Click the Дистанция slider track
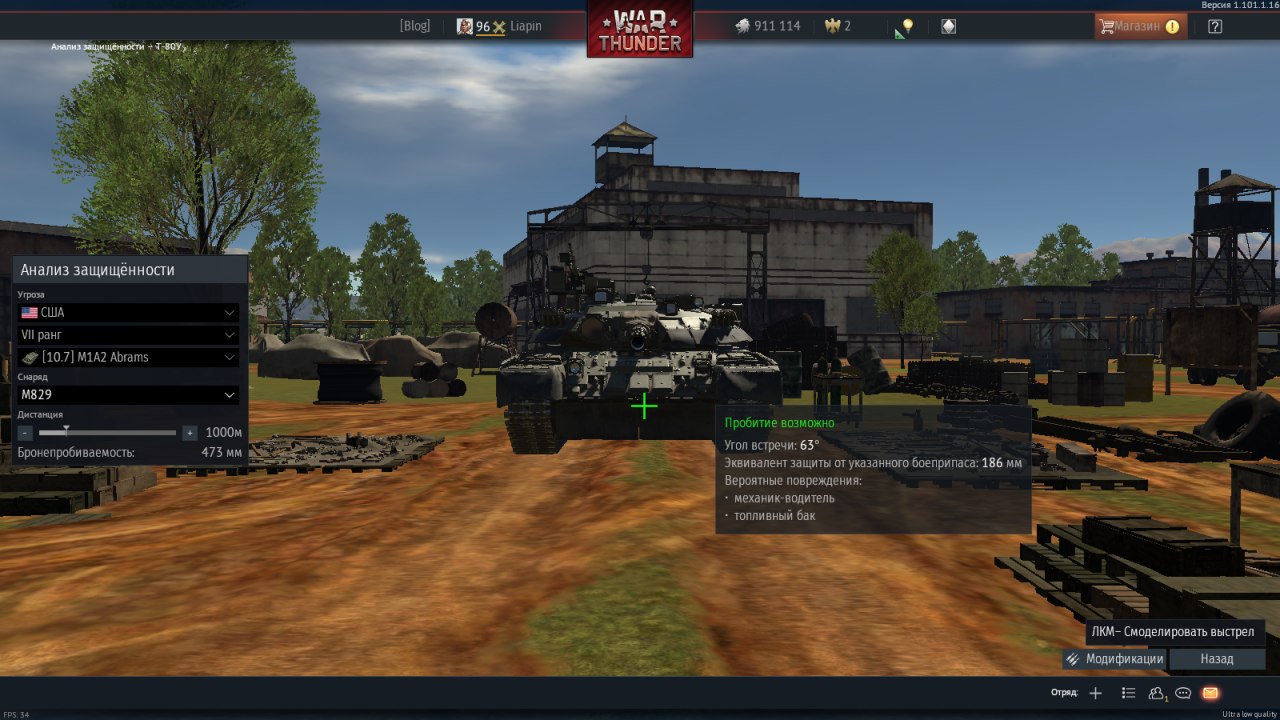This screenshot has height=720, width=1280. 108,433
